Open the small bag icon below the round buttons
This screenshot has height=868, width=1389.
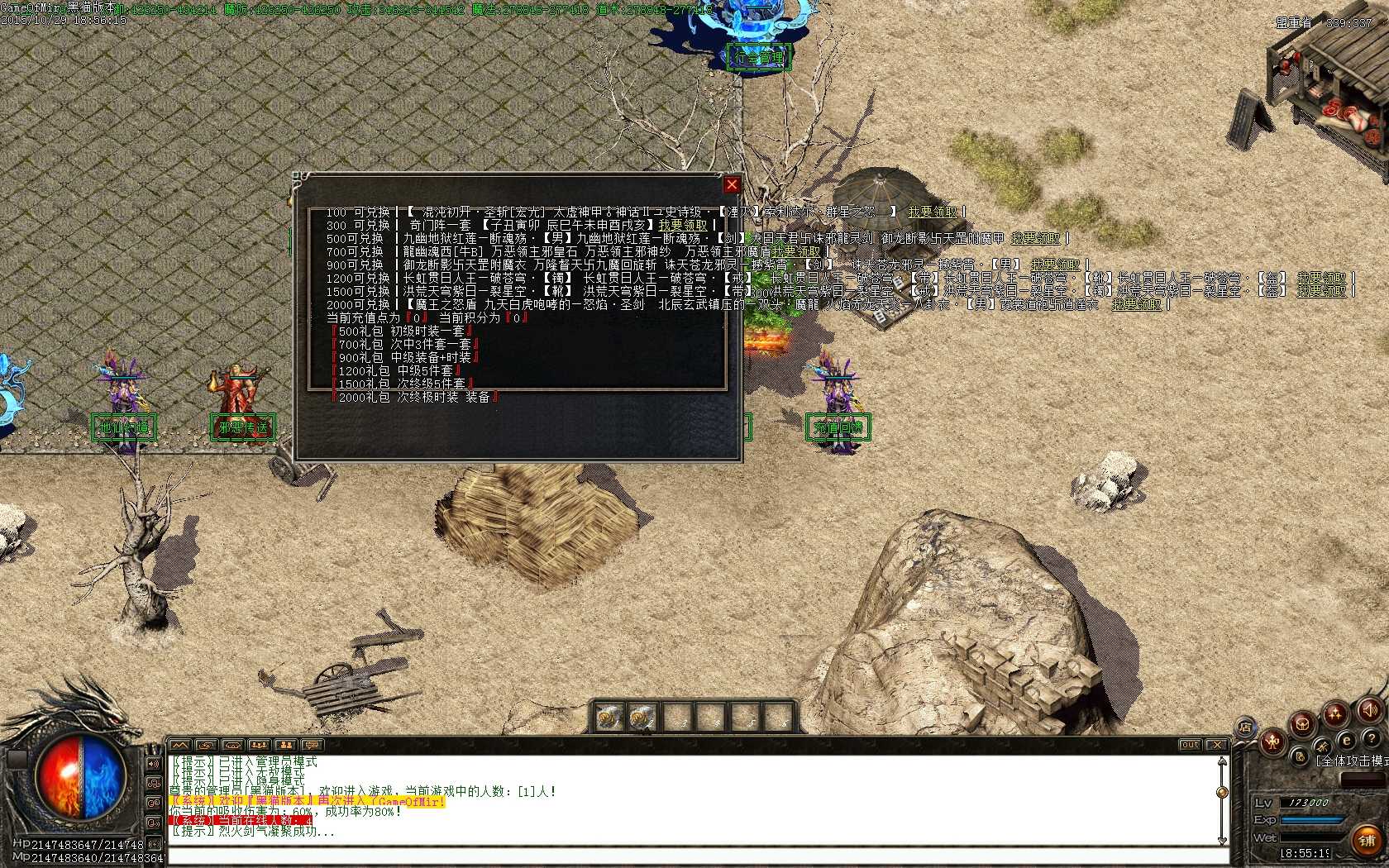1300,757
